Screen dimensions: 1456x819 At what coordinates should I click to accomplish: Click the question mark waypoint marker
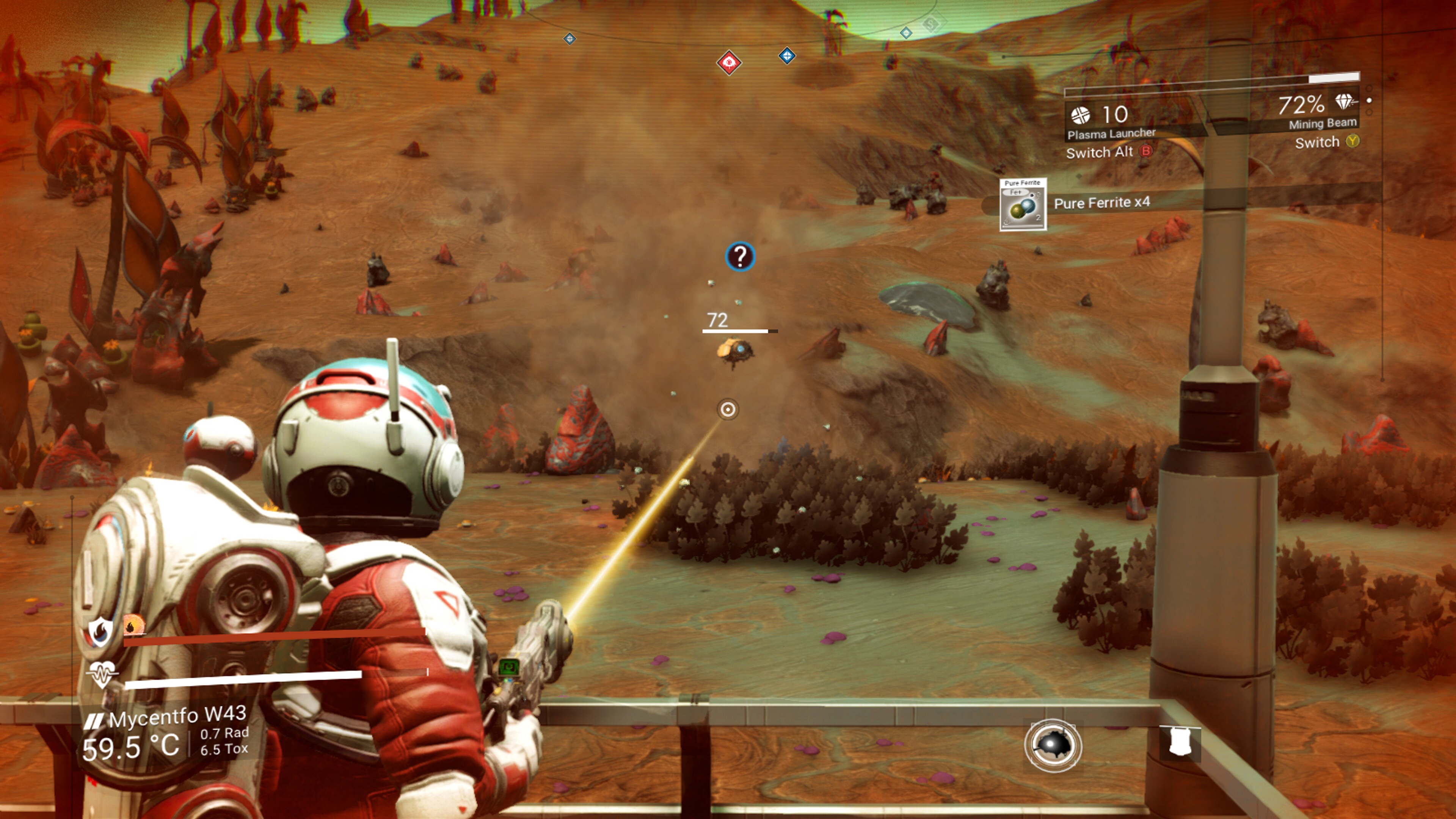click(740, 257)
